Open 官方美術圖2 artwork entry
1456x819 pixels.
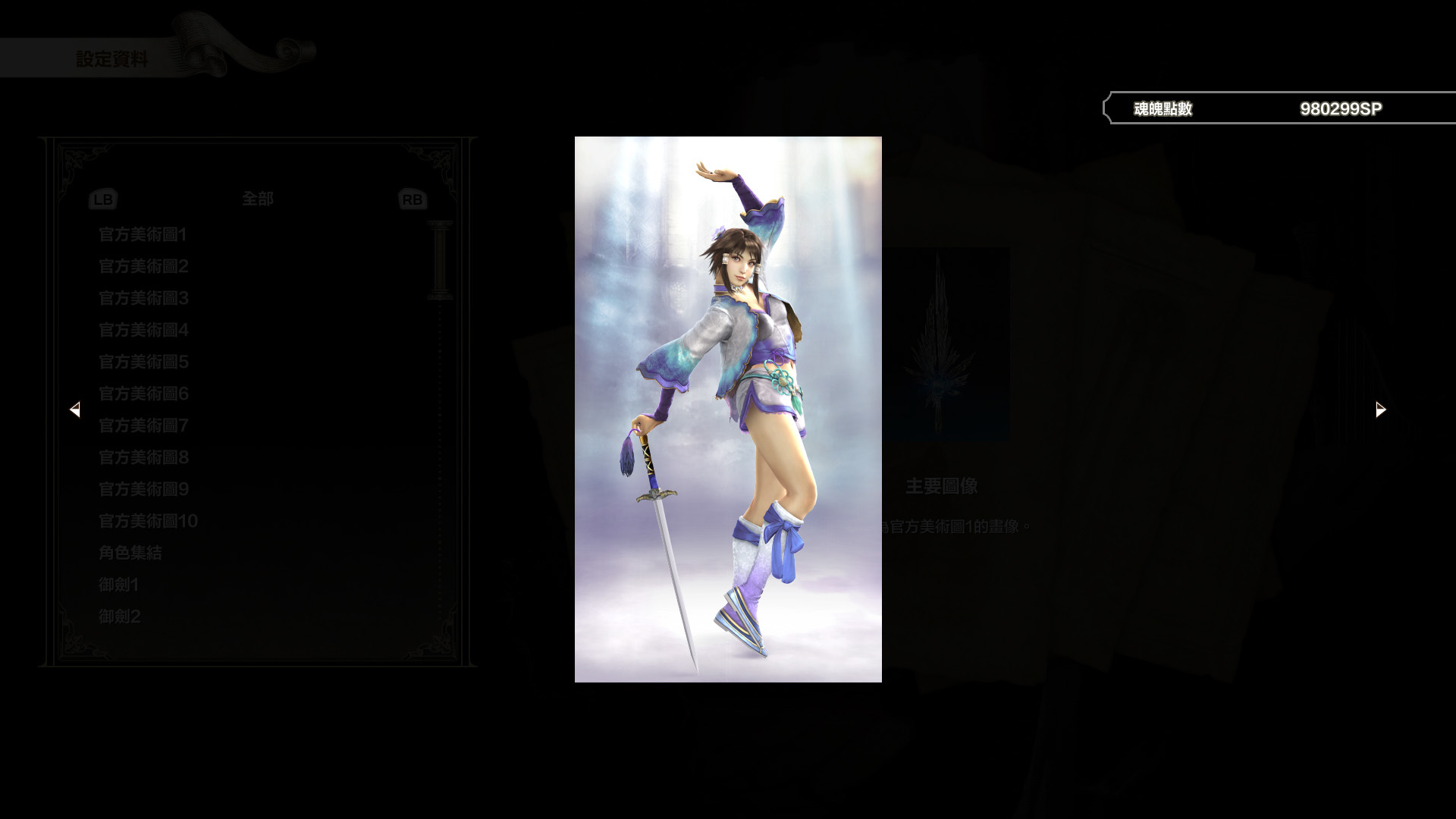[143, 267]
